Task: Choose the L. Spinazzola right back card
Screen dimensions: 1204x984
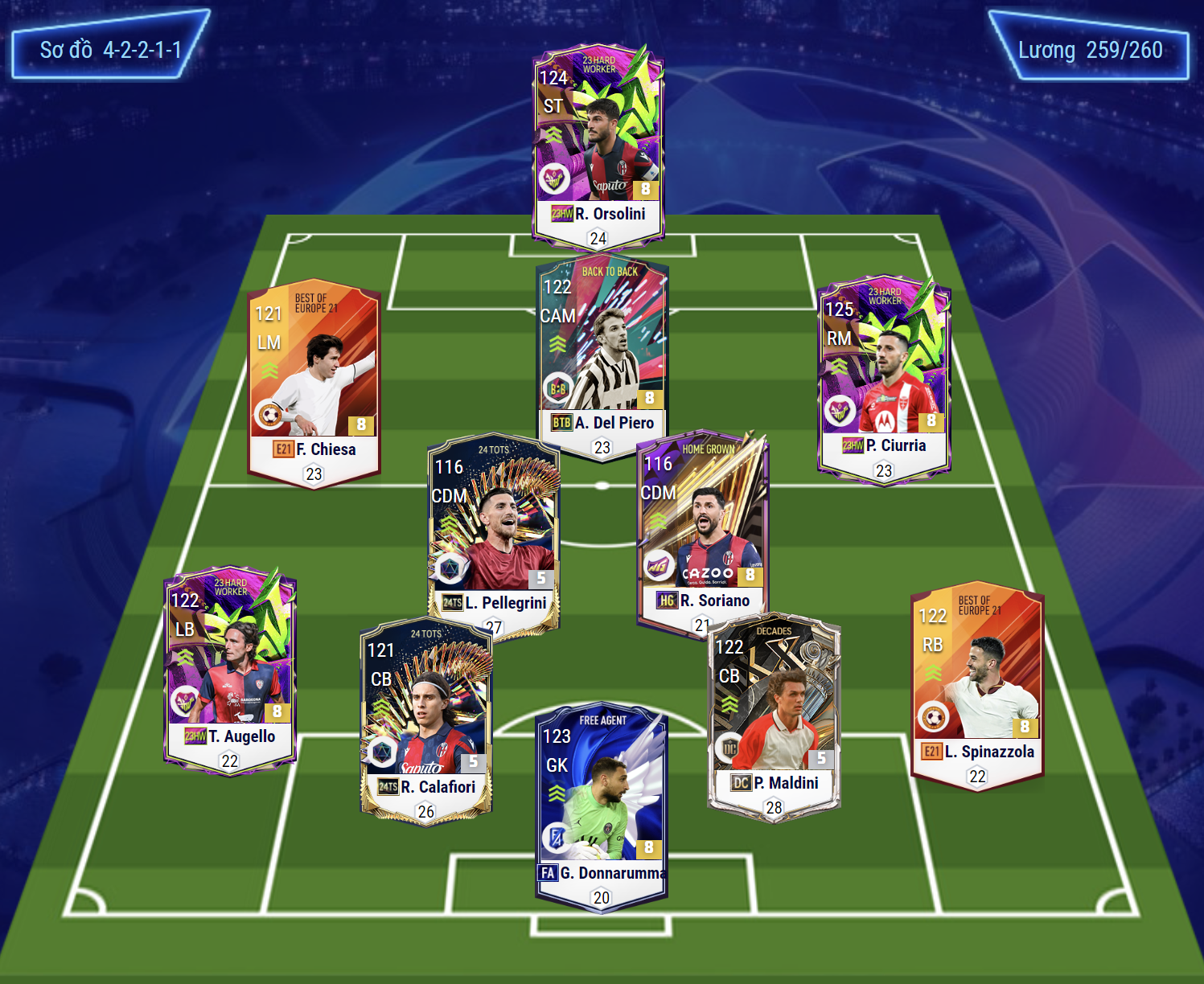Action: (977, 683)
